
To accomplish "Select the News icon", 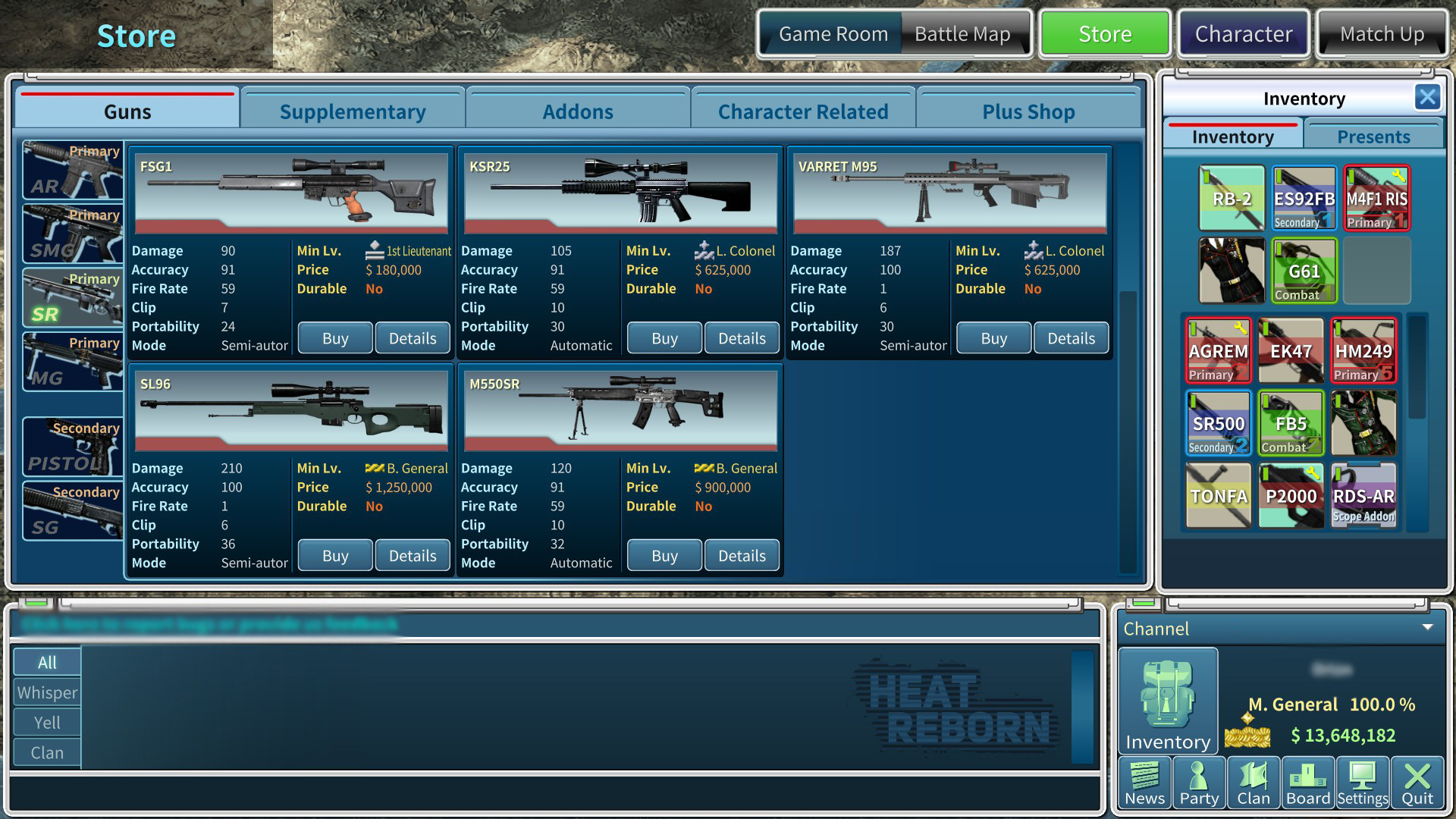I will [x=1145, y=781].
